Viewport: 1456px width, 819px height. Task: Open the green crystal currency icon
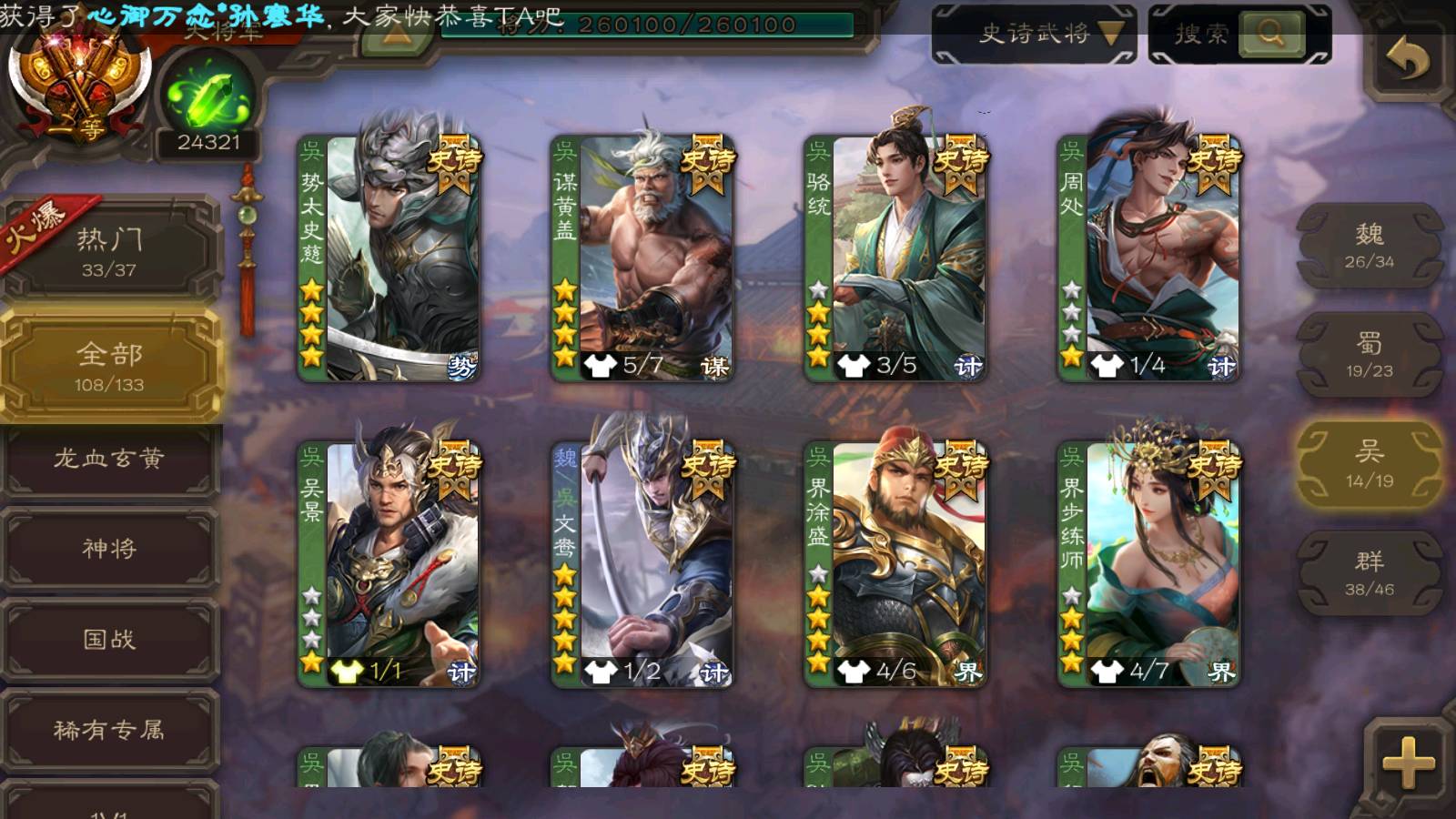[x=208, y=98]
